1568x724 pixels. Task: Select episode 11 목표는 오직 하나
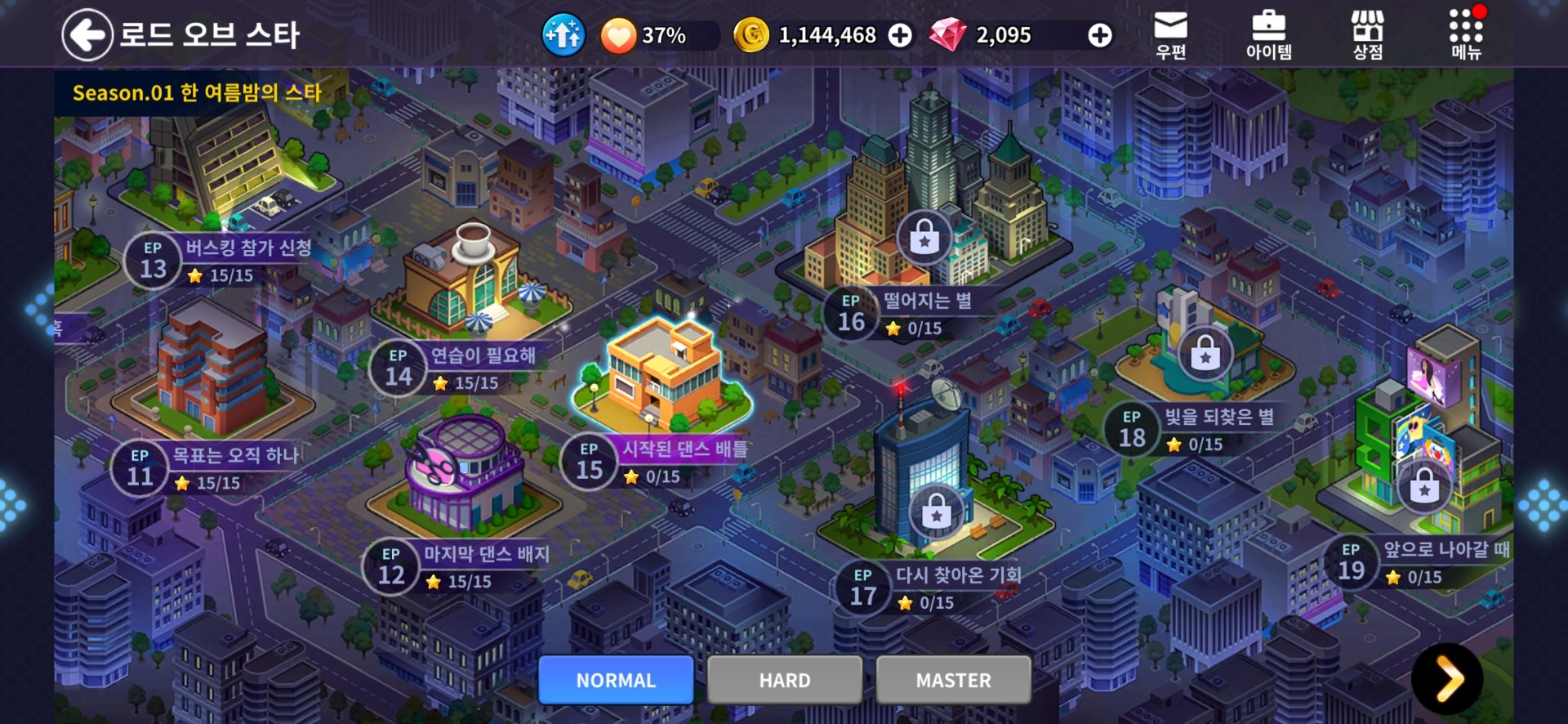point(208,467)
